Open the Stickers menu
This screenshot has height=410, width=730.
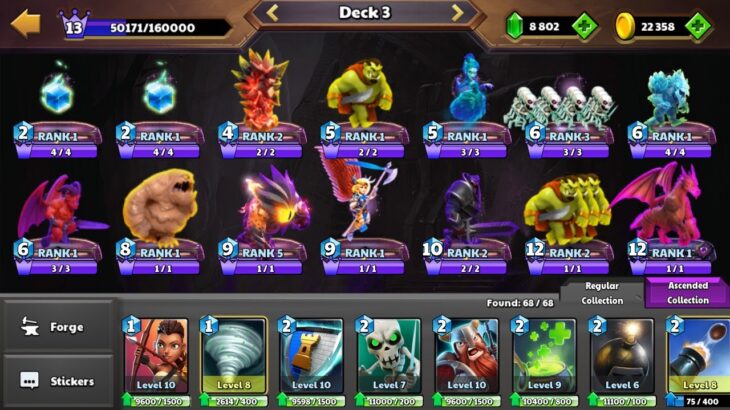[x=58, y=381]
